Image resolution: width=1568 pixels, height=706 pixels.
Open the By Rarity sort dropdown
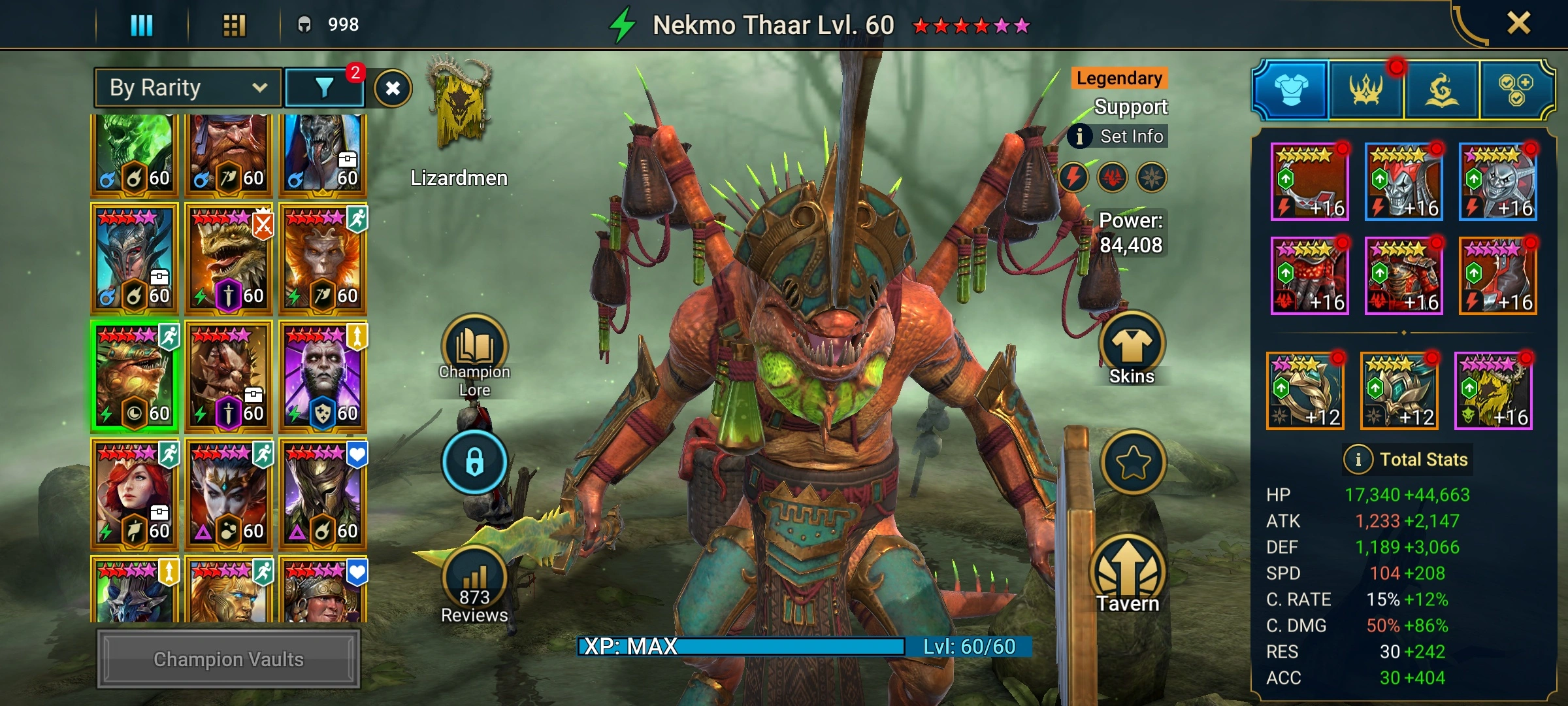[188, 88]
